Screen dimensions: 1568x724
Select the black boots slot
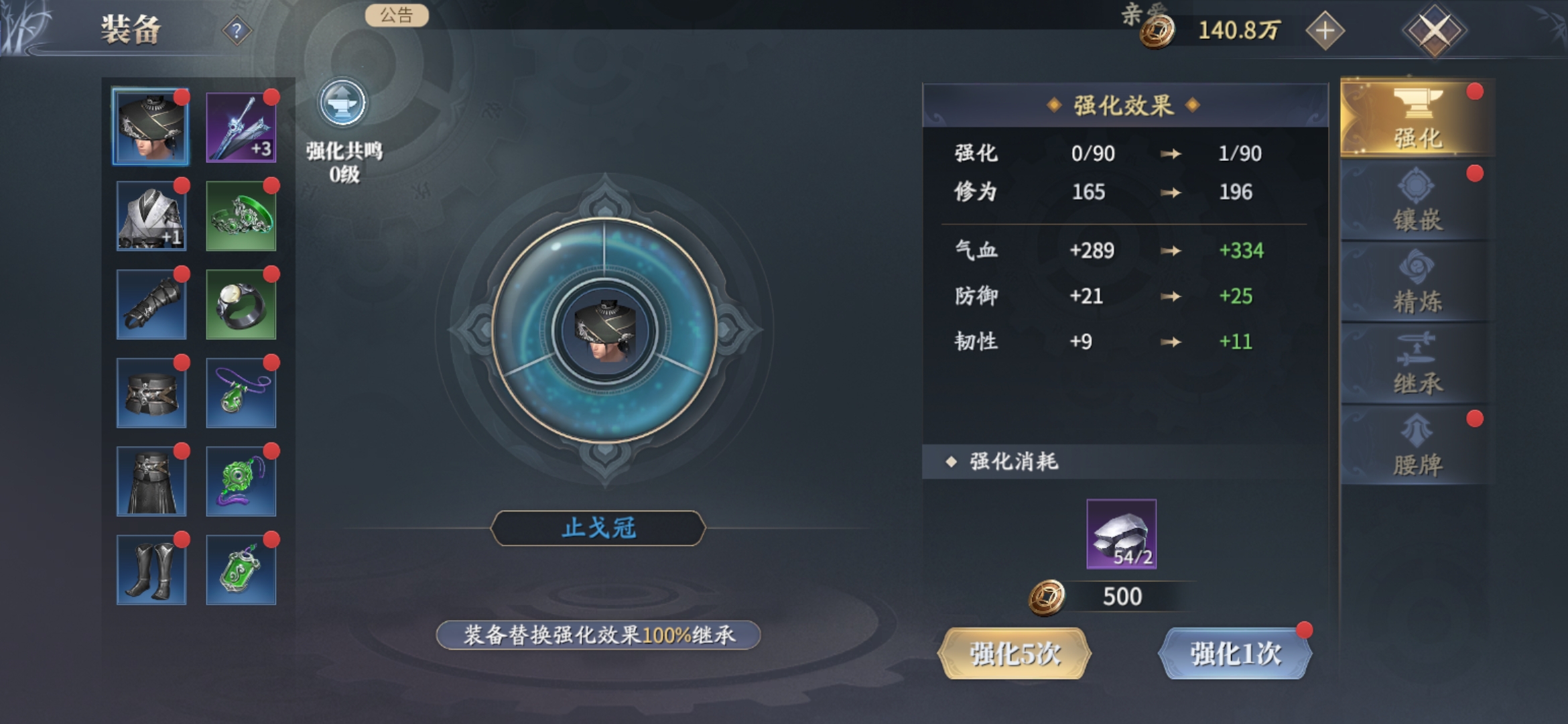[x=151, y=570]
